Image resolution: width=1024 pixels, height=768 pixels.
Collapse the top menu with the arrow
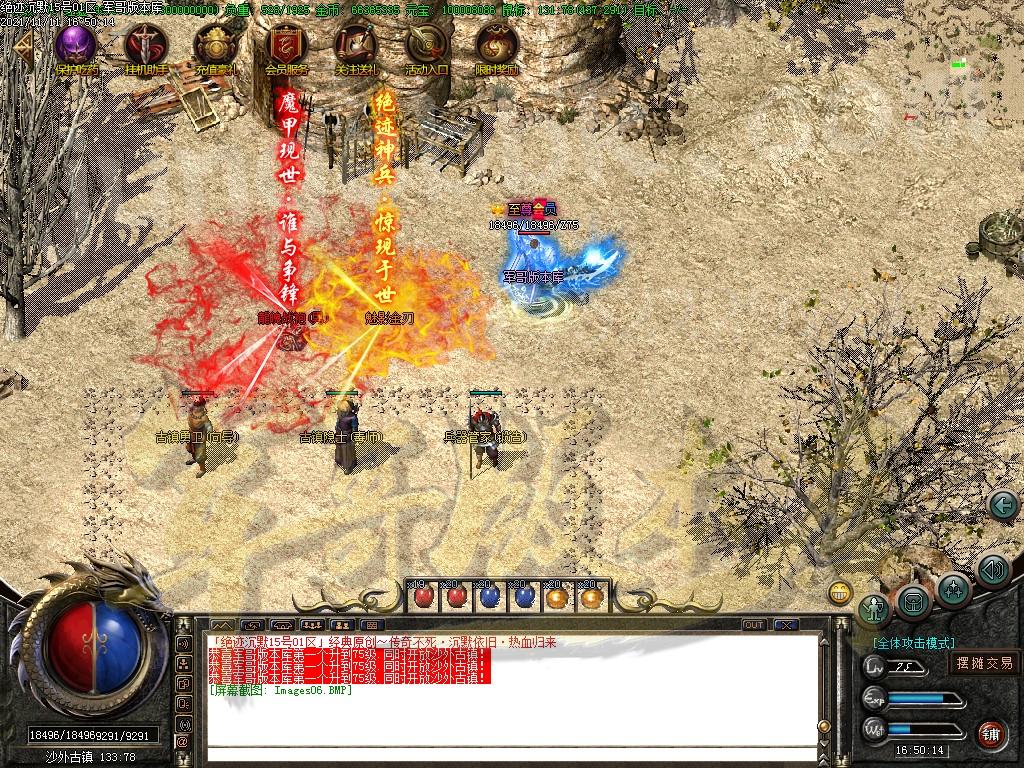point(22,47)
